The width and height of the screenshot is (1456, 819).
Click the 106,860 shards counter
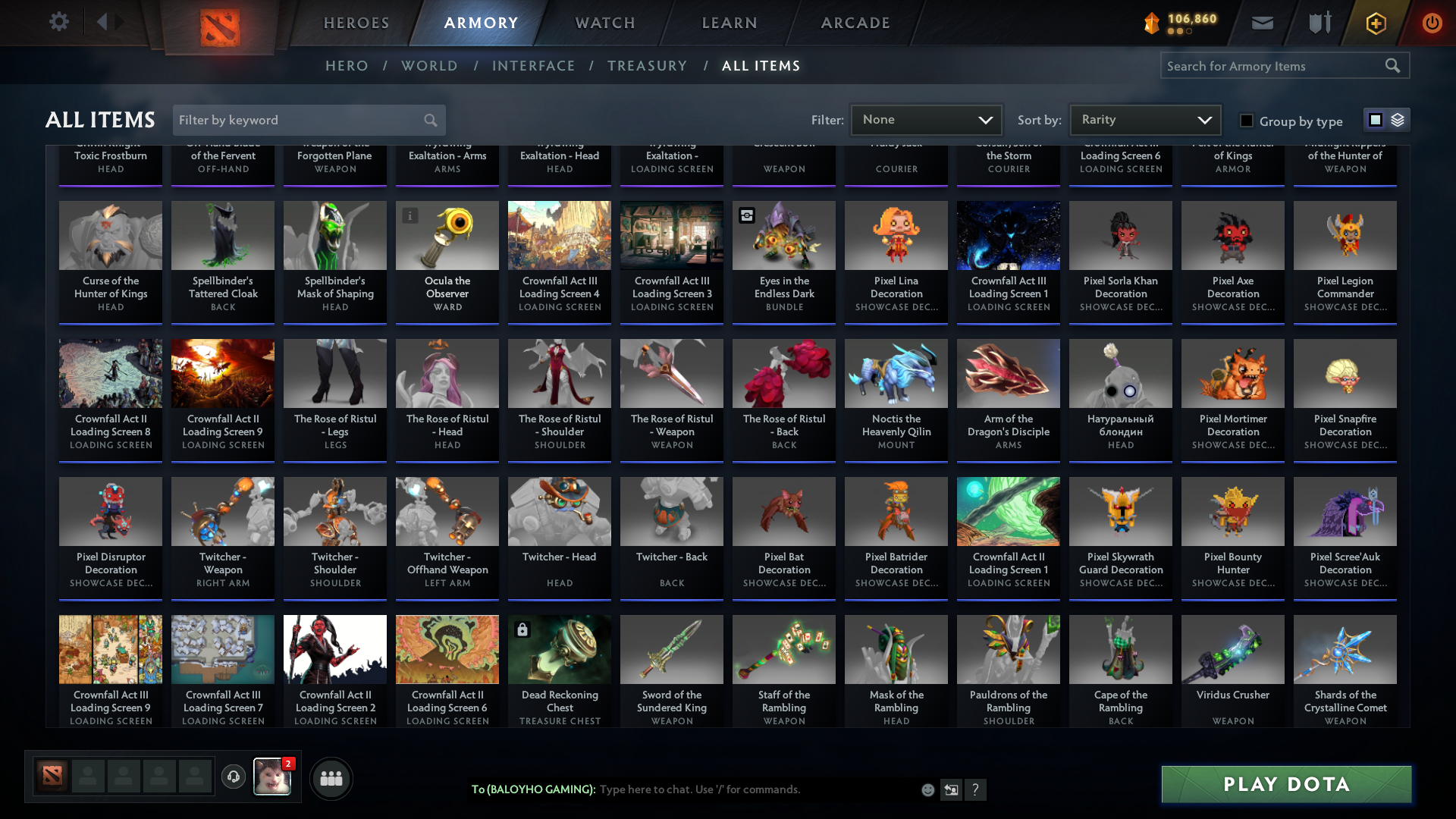1183,21
